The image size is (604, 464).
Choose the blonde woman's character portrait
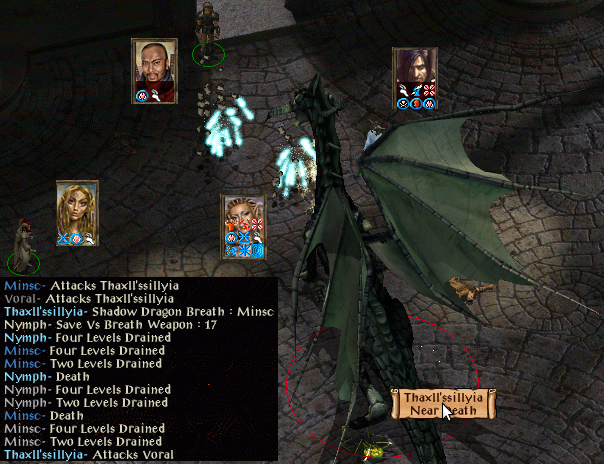(x=76, y=207)
